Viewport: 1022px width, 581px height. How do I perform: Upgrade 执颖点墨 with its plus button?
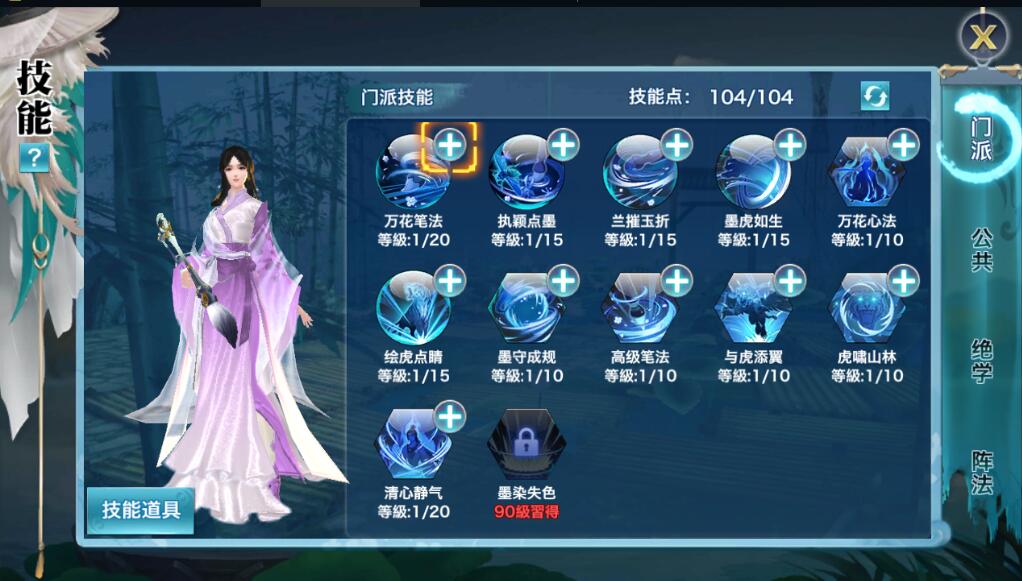click(x=564, y=145)
